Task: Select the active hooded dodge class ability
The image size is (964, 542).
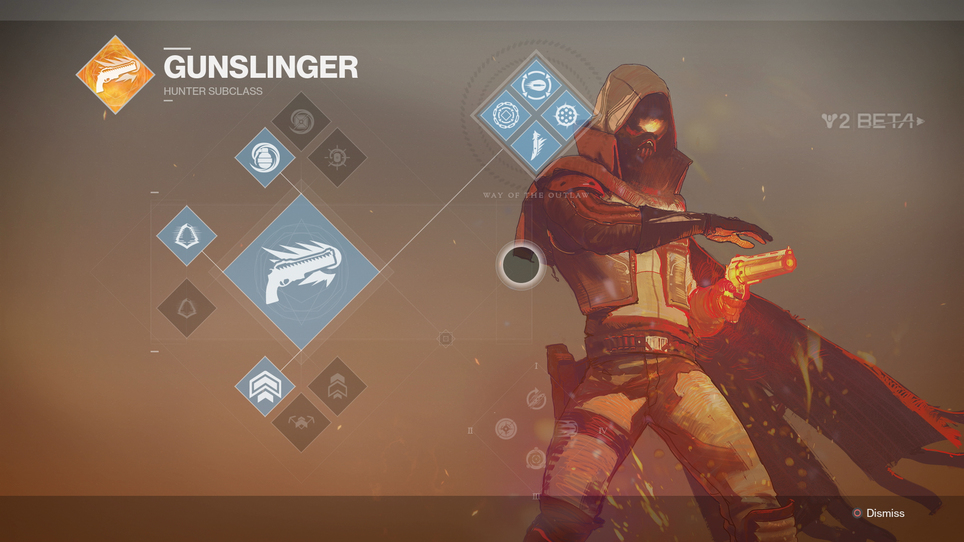Action: click(187, 235)
